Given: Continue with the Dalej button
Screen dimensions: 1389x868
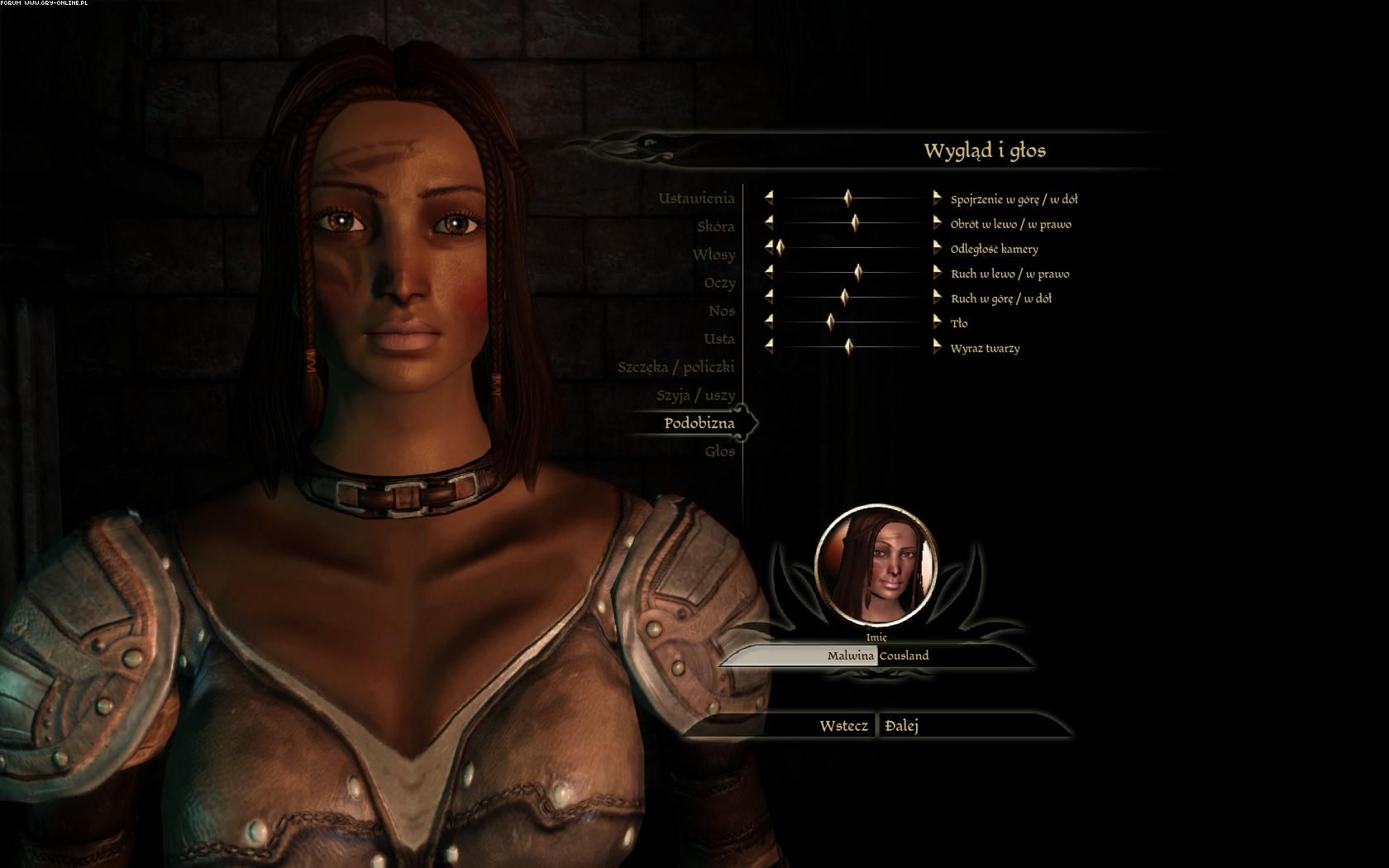Looking at the screenshot, I should pos(902,726).
